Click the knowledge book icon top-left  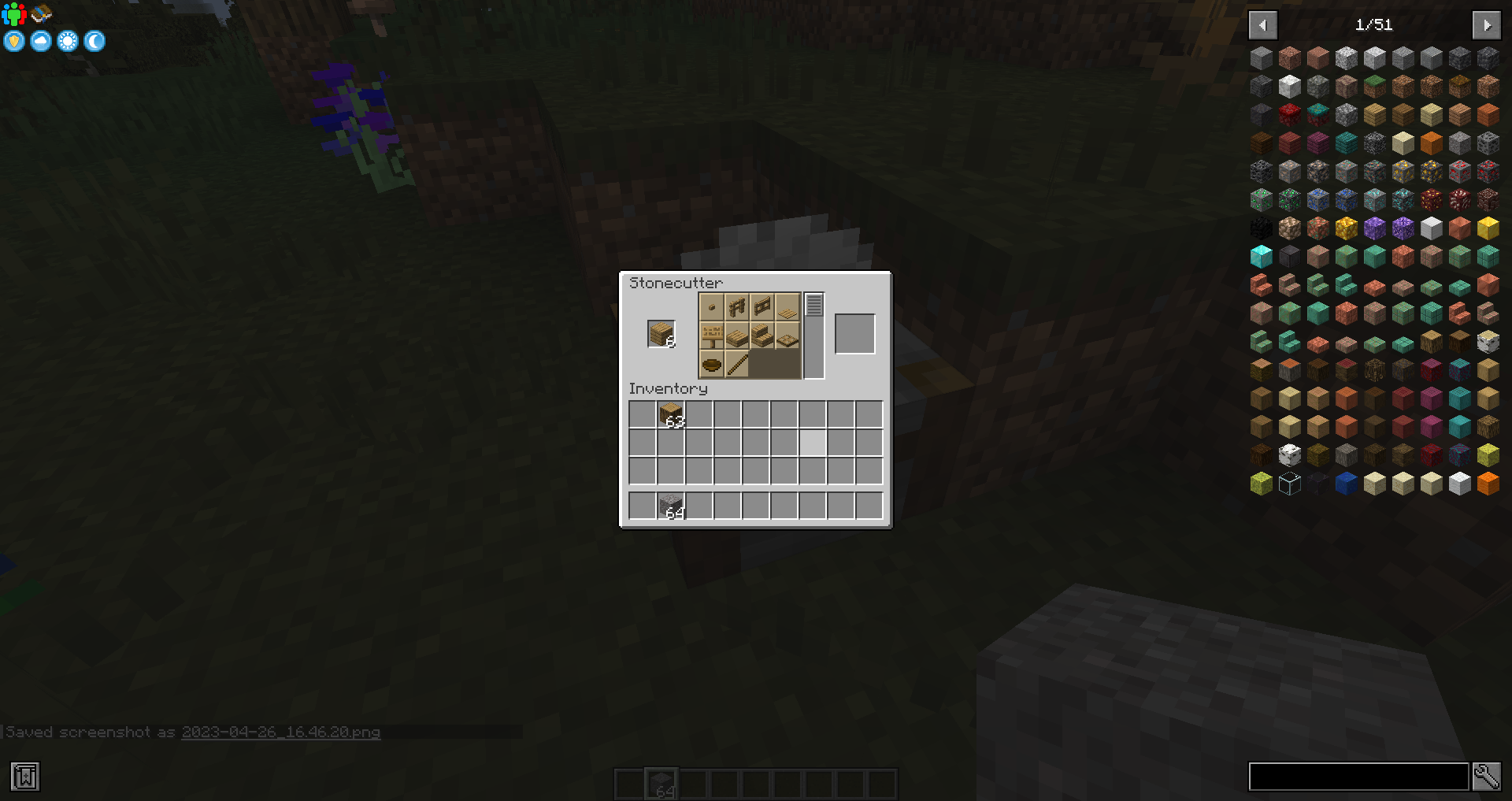[41, 13]
